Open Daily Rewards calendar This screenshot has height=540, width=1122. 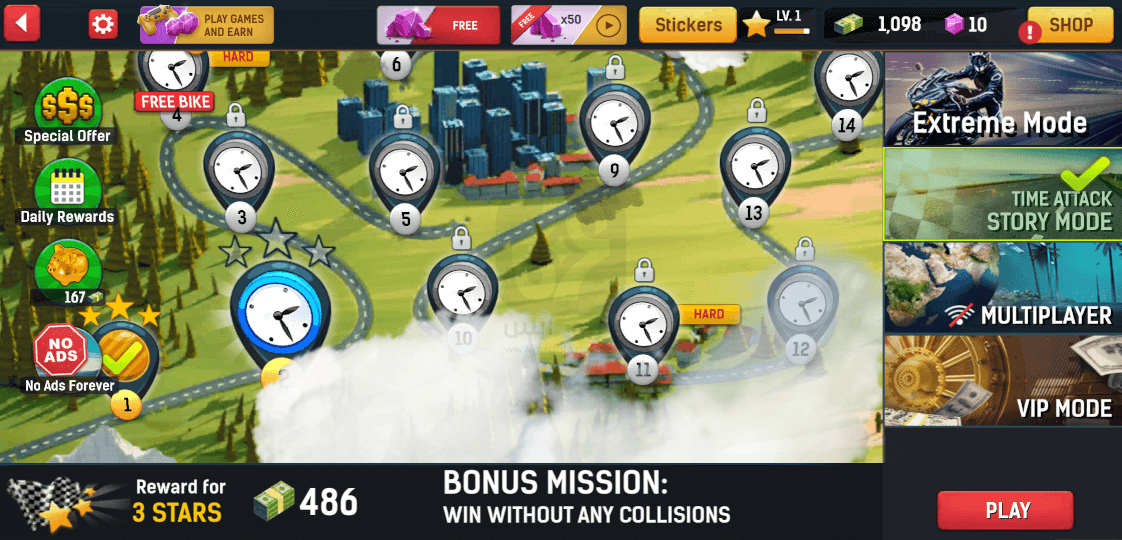click(x=68, y=191)
